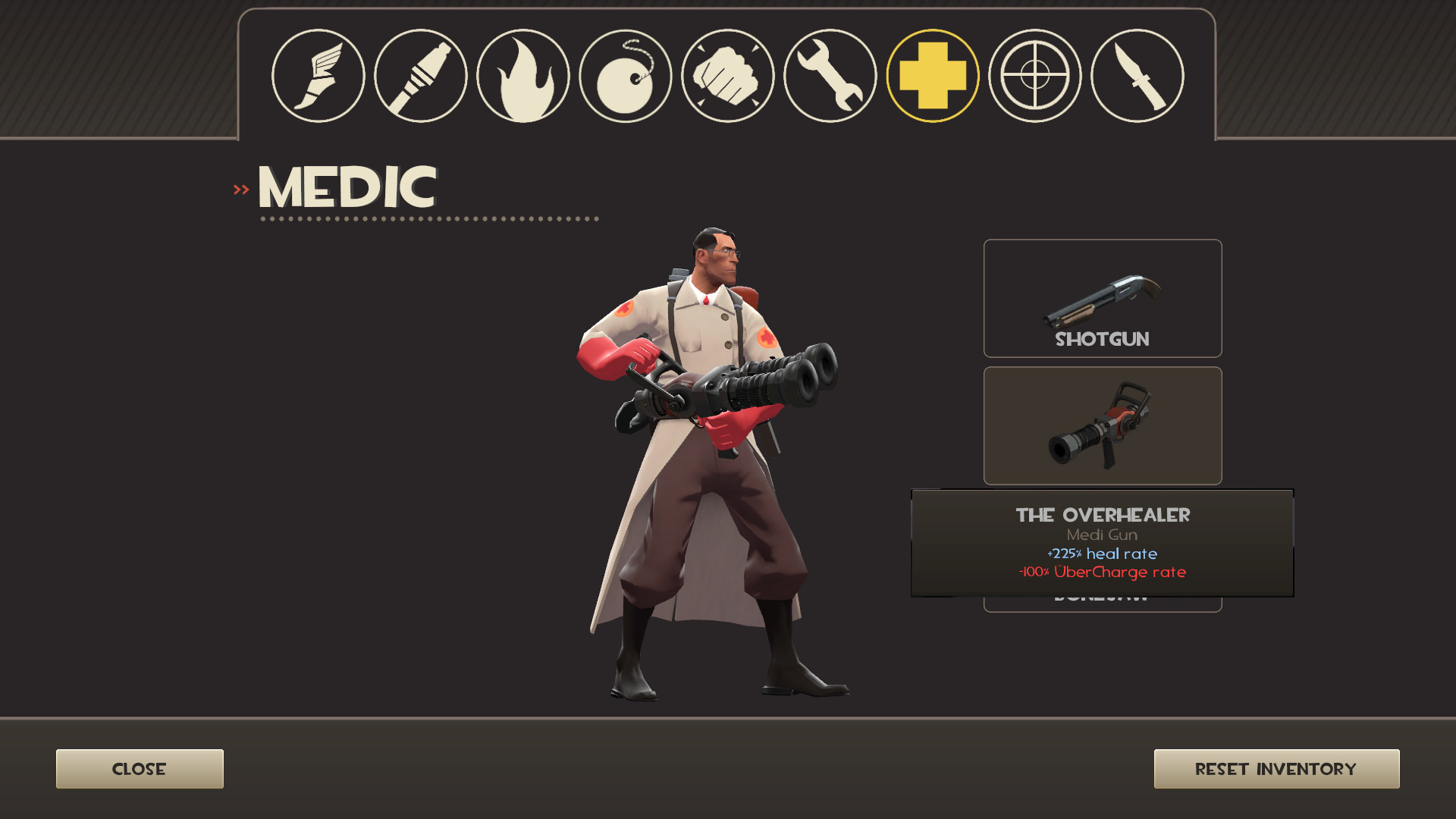
Task: Open the Shotgun weapon slot
Action: point(1102,298)
